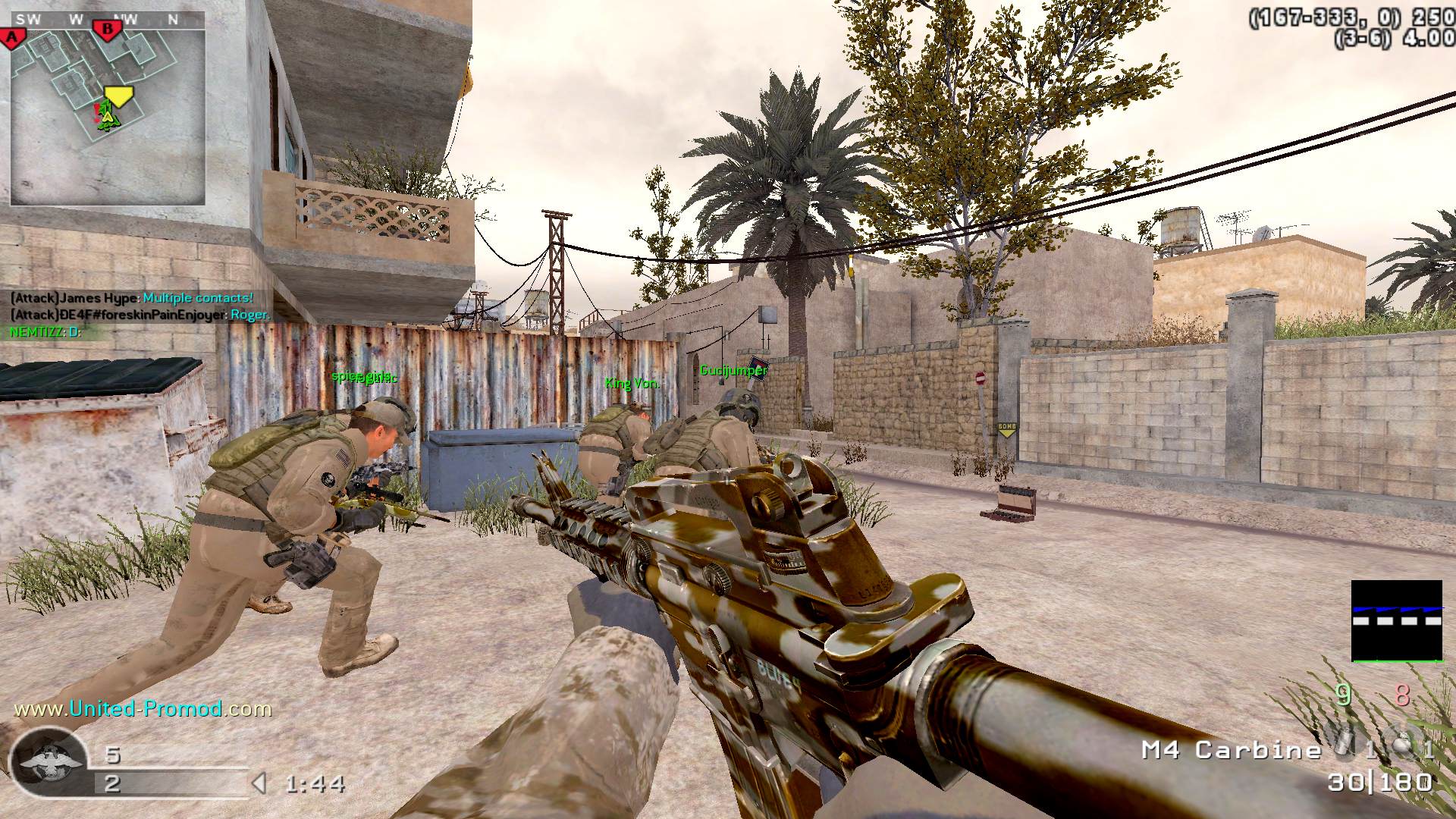Screen dimensions: 1456x819
Task: Click James Hype's "Multiple contacts!" chat message
Action: click(x=131, y=298)
